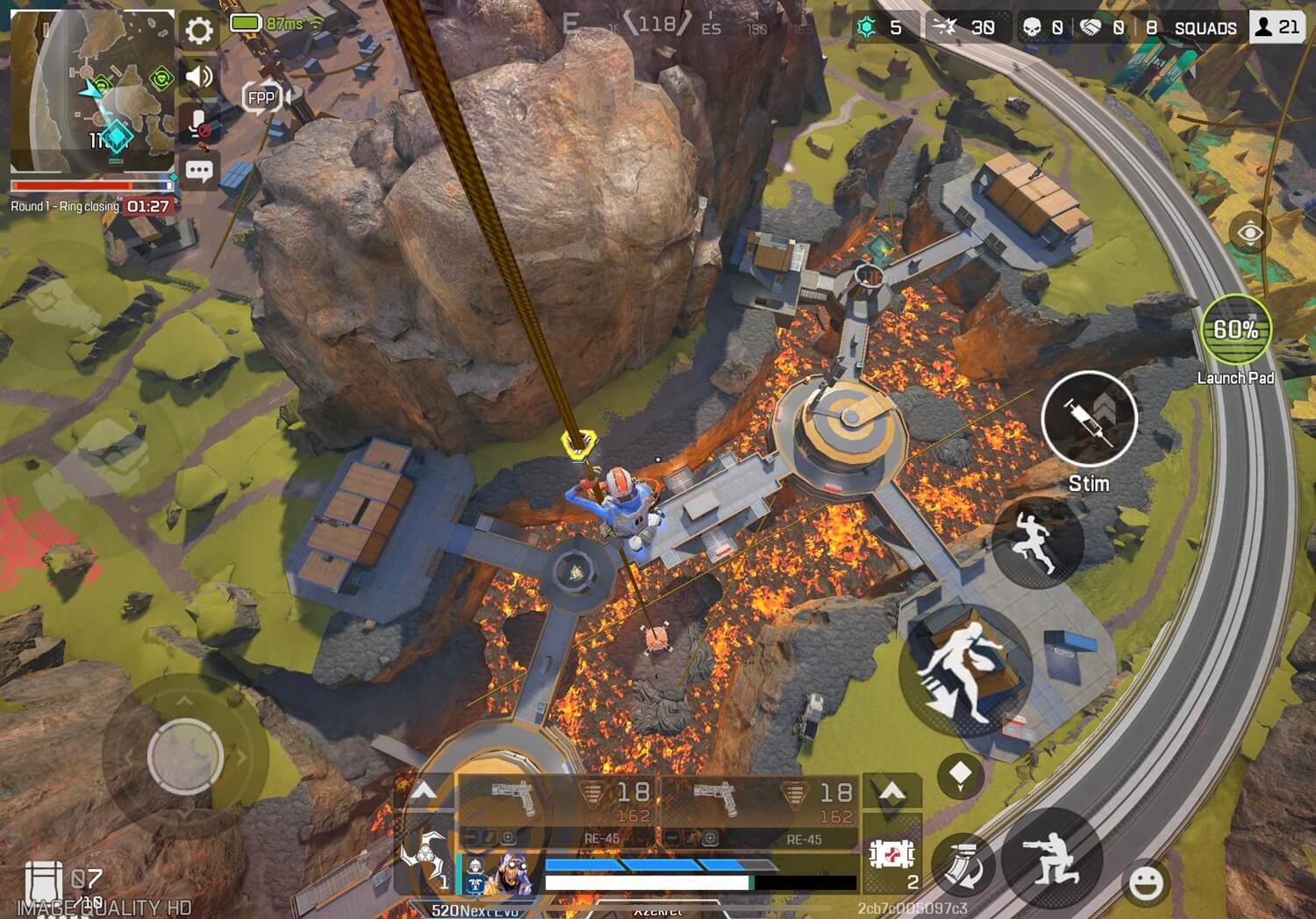Image resolution: width=1316 pixels, height=919 pixels.
Task: Tap the eye free-look icon
Action: 1250,232
